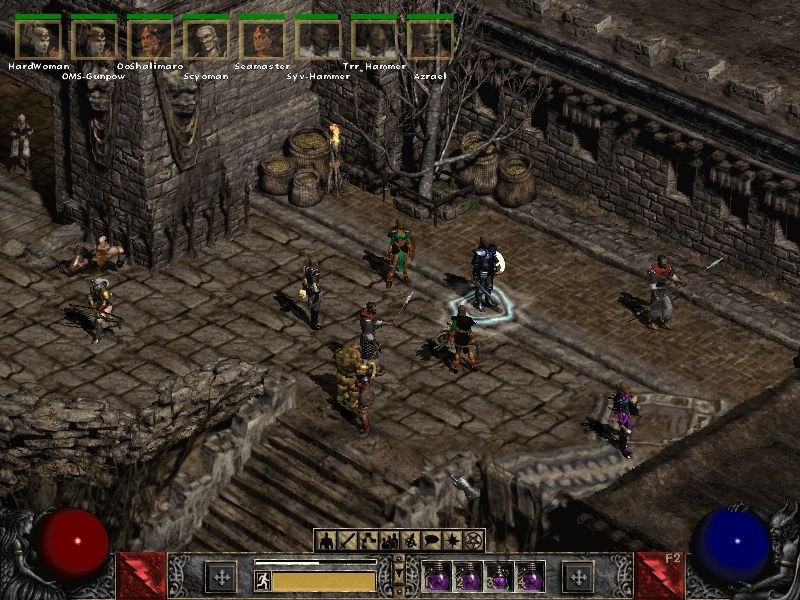Toggle the automap from the mini panel

[x=410, y=541]
